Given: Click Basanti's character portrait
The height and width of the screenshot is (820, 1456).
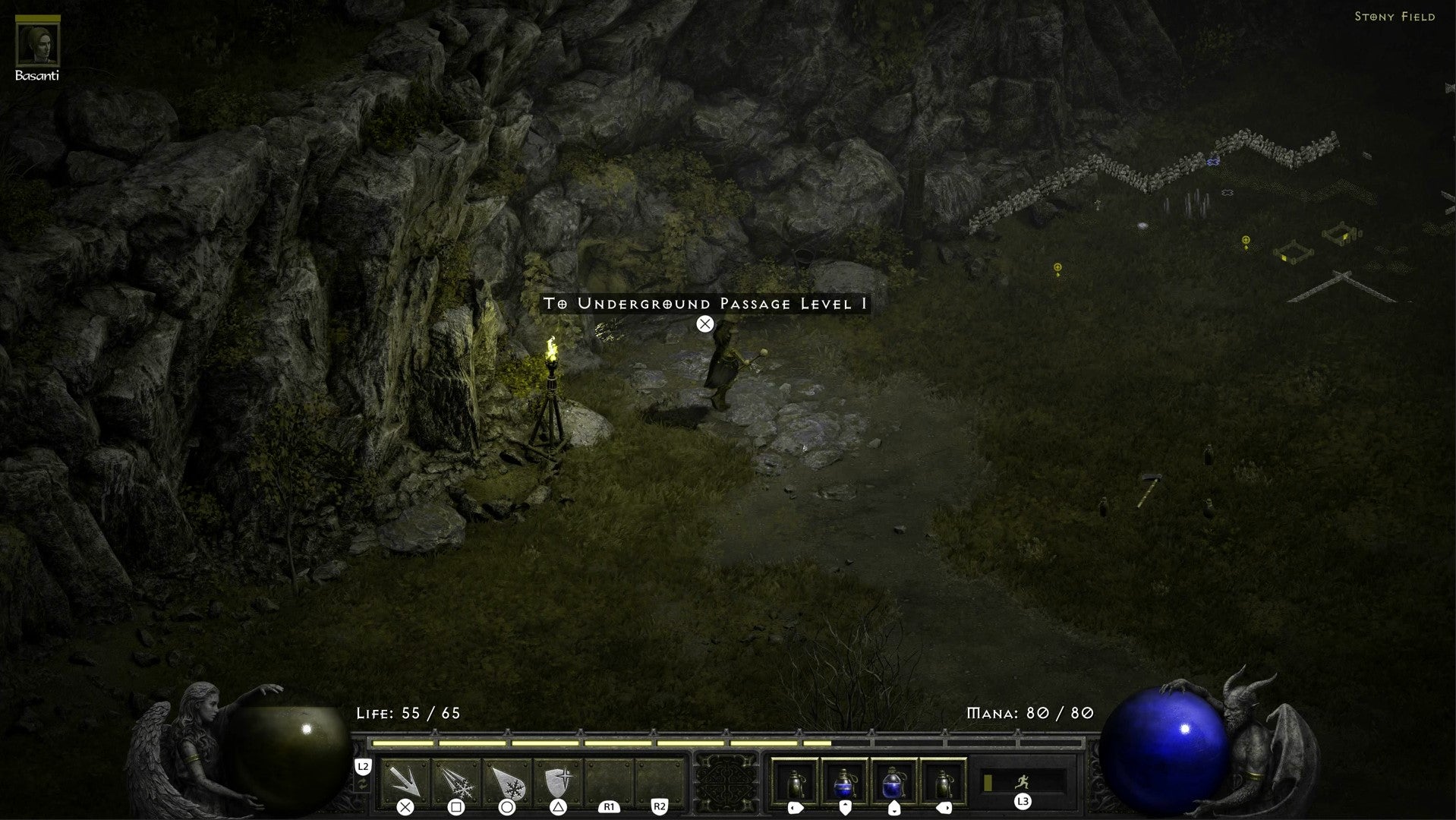Looking at the screenshot, I should [38, 42].
